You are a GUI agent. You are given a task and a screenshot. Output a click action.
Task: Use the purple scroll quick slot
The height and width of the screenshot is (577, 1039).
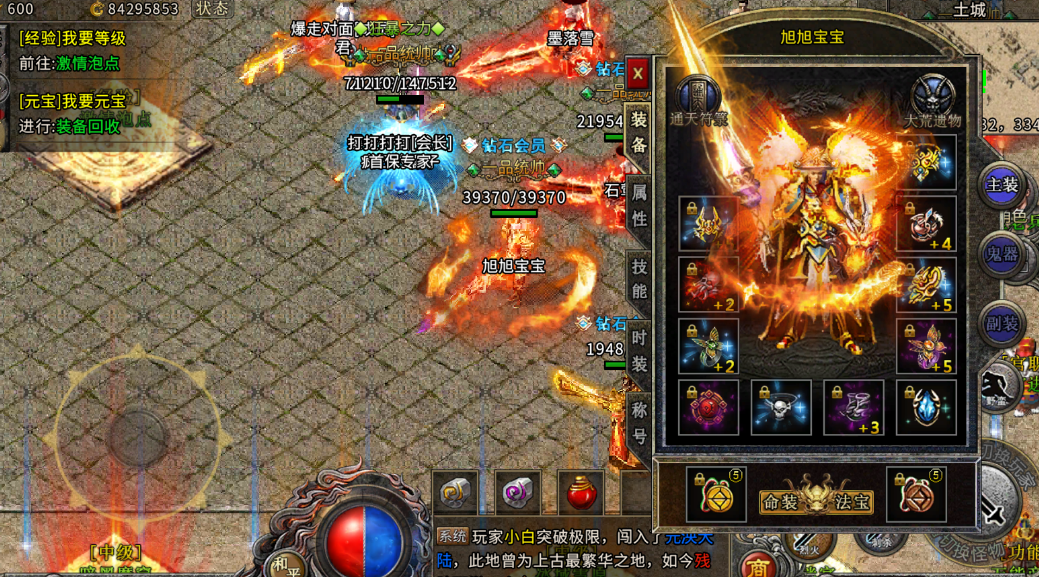[518, 492]
